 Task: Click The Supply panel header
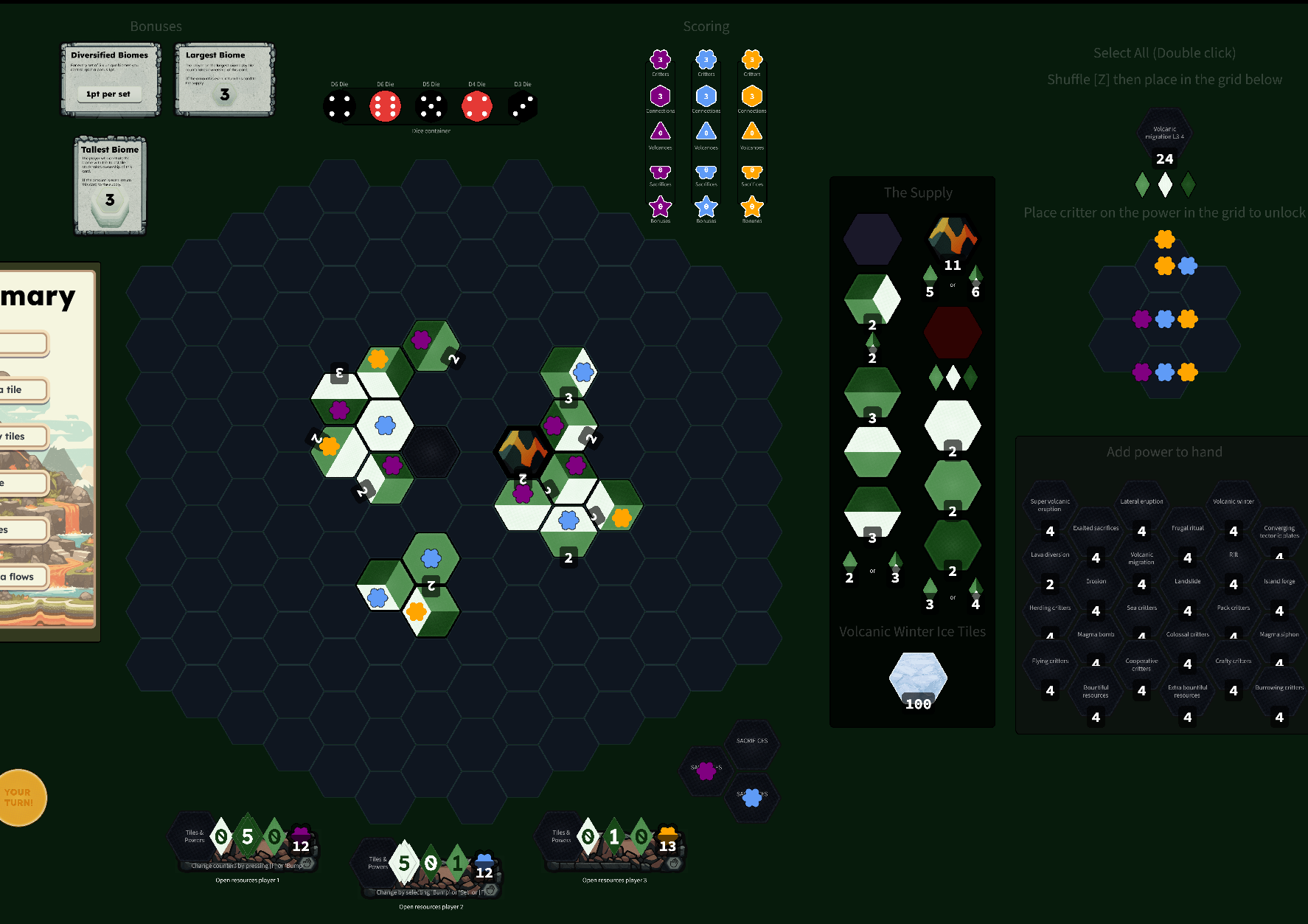918,192
